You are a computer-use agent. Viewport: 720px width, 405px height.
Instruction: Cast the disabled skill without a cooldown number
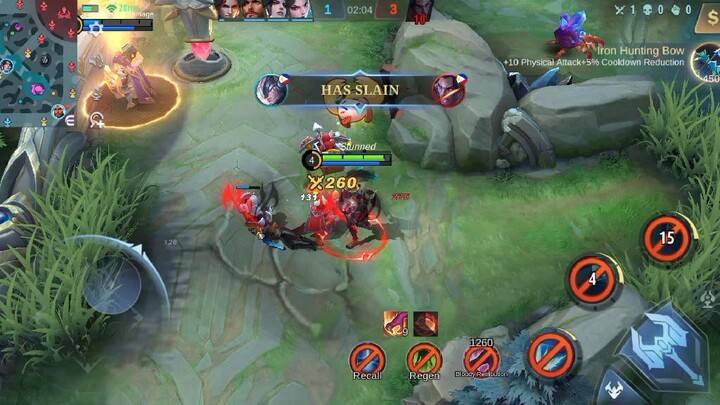pos(551,354)
